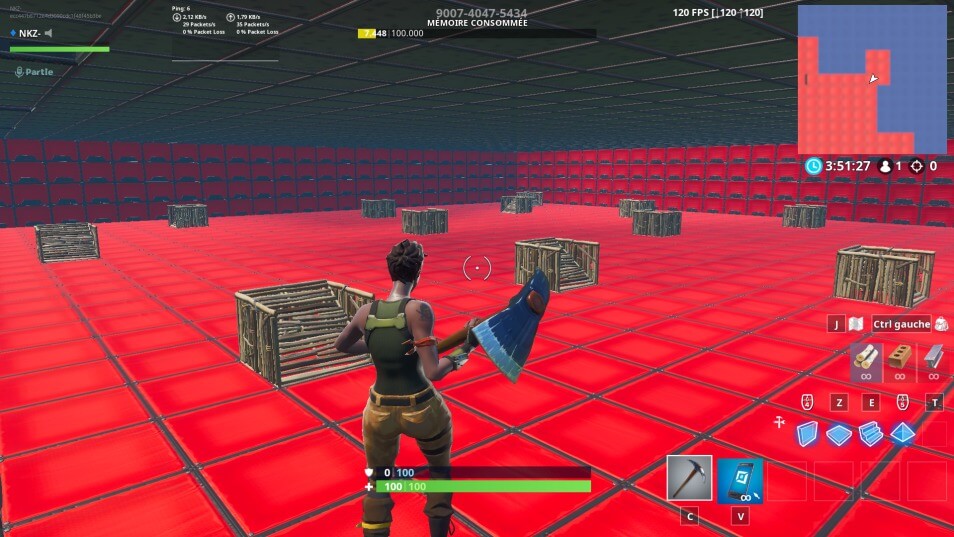Select the pyramid roof building piece
Screen dimensions: 954x537
[902, 433]
